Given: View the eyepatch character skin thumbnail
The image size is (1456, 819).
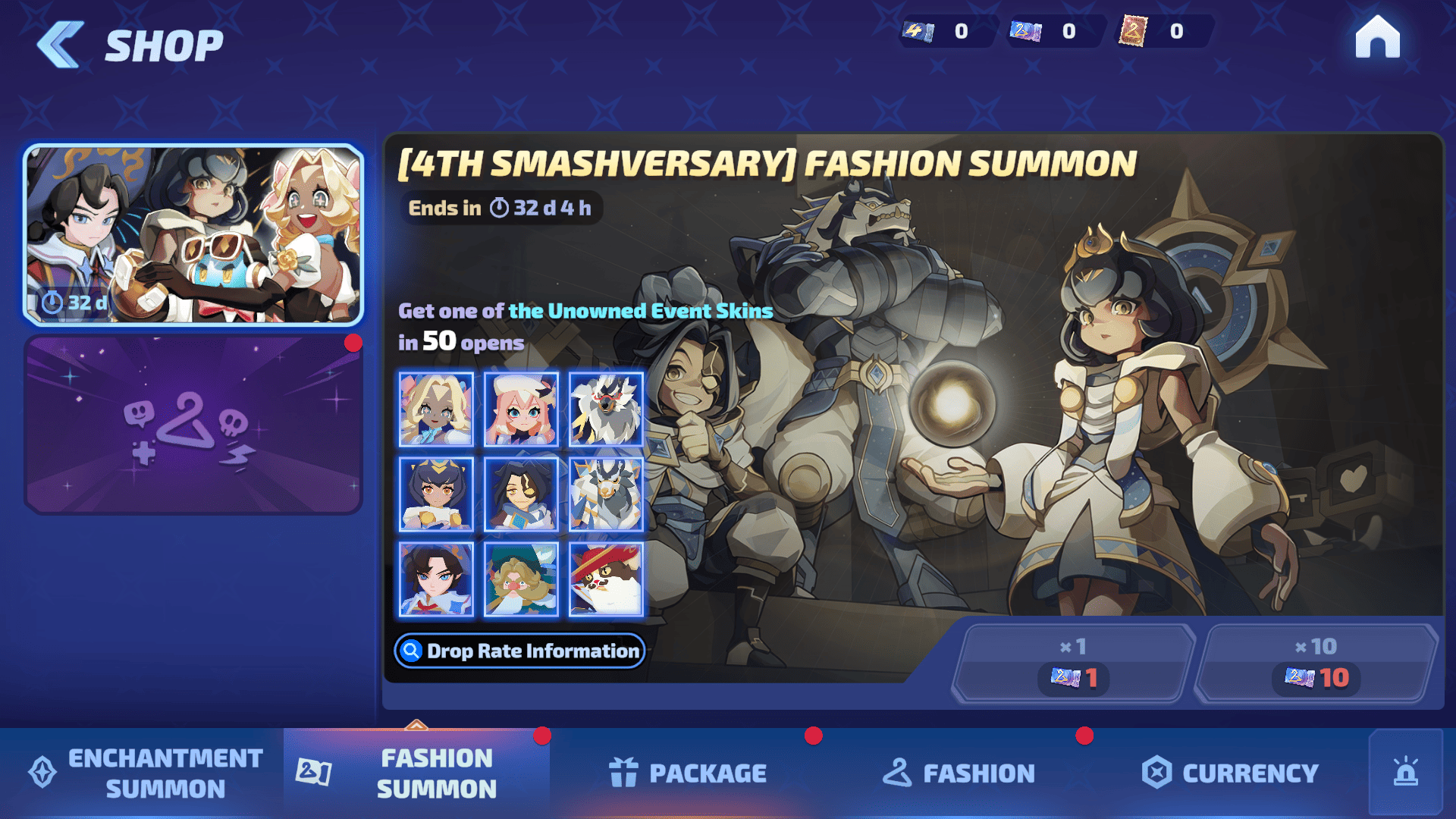Looking at the screenshot, I should 521,494.
